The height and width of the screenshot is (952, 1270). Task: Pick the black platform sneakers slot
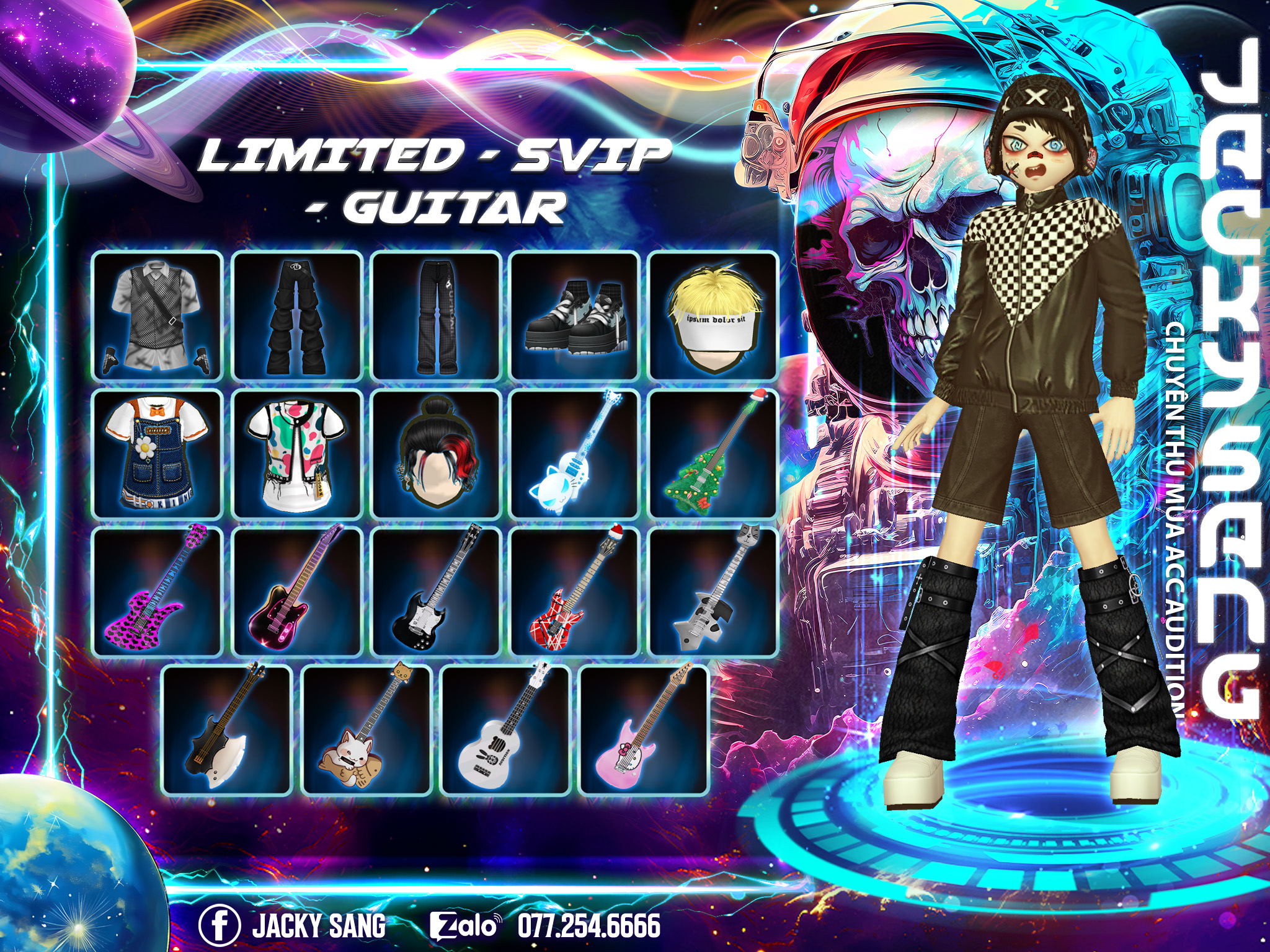click(575, 315)
